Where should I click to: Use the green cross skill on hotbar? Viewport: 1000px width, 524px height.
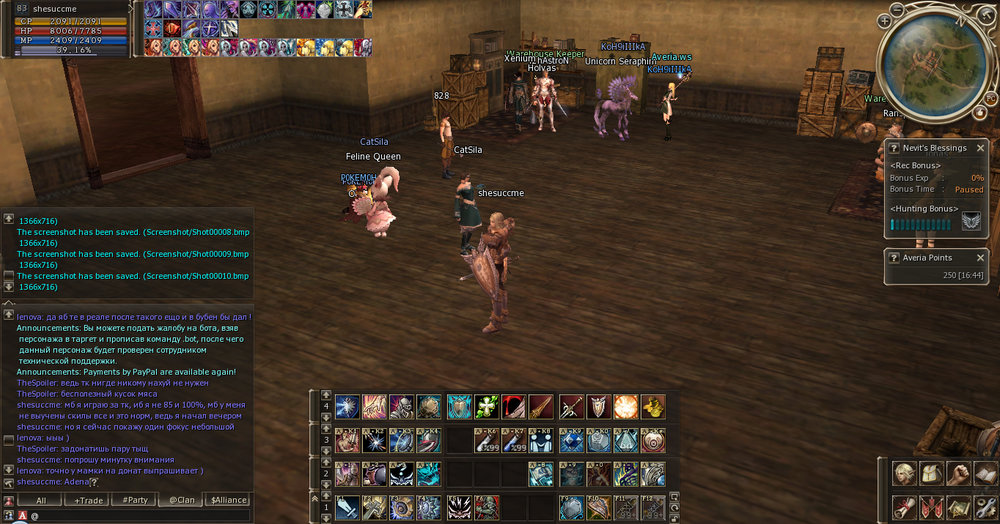click(487, 406)
